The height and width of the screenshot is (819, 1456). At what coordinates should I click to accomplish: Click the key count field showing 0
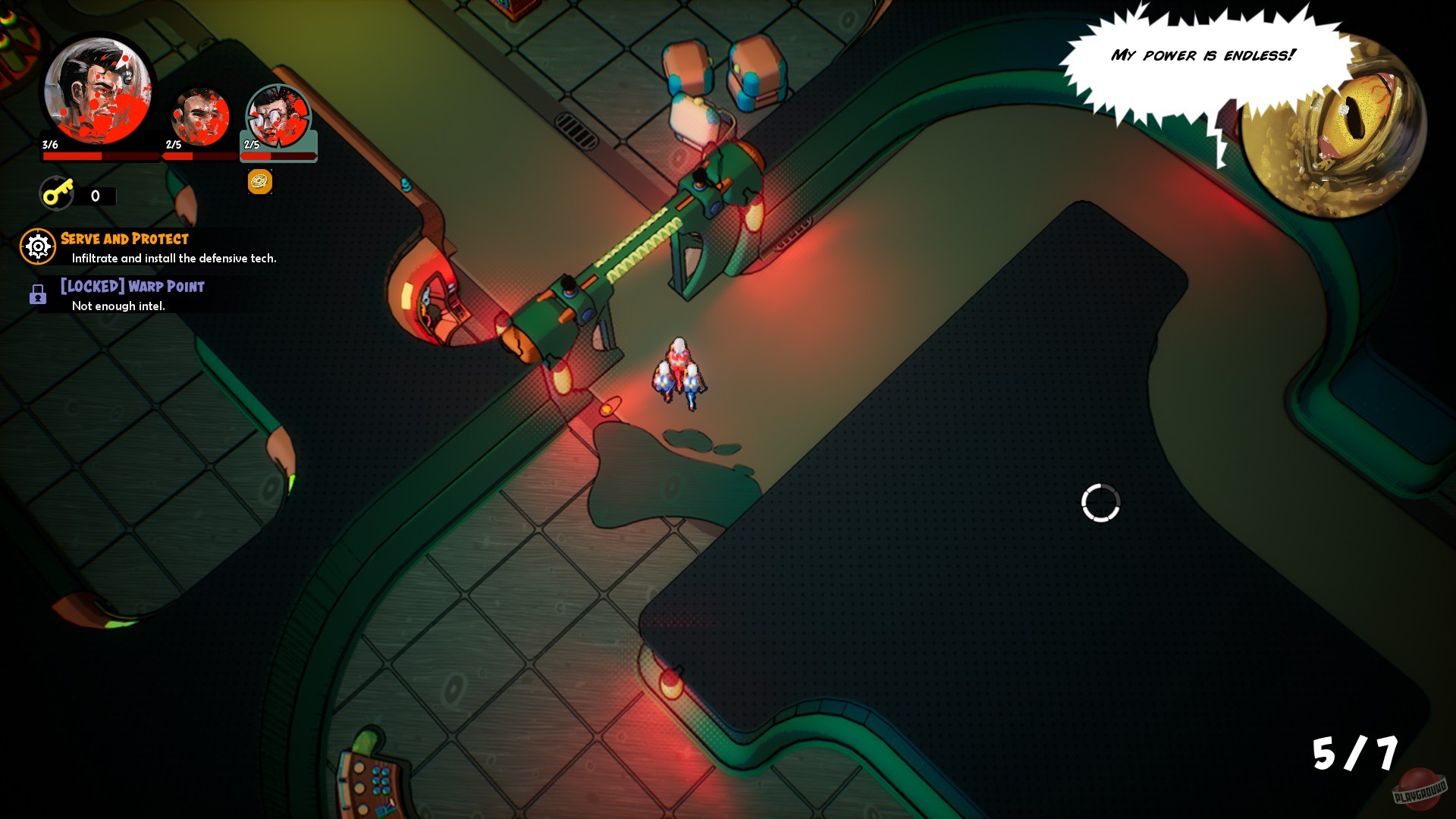point(94,196)
